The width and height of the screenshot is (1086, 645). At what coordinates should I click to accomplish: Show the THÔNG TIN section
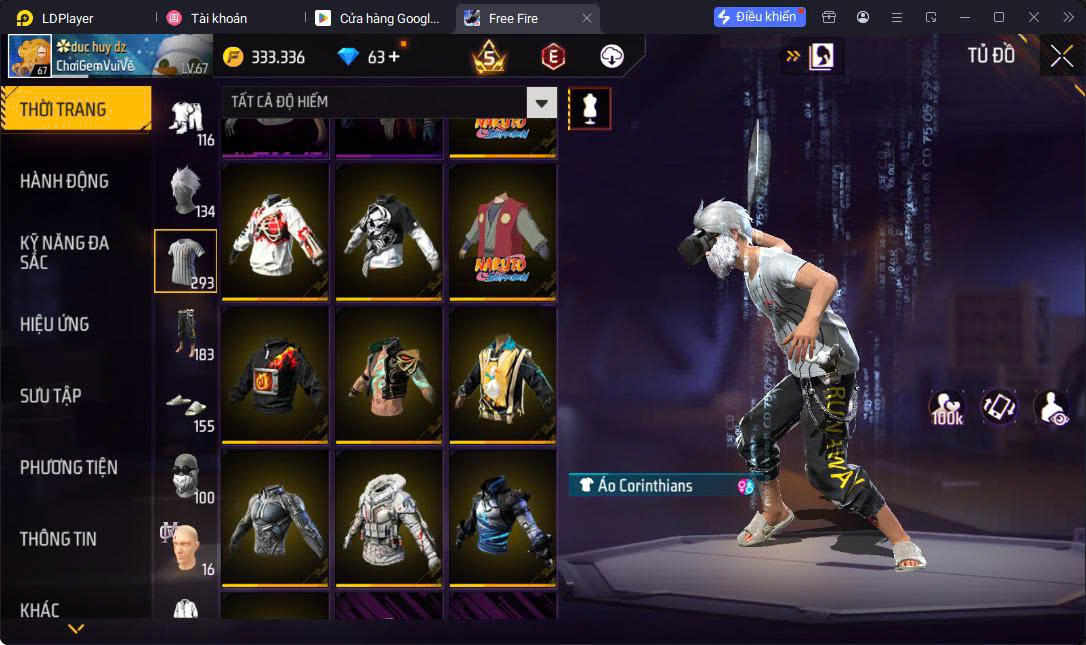click(58, 538)
